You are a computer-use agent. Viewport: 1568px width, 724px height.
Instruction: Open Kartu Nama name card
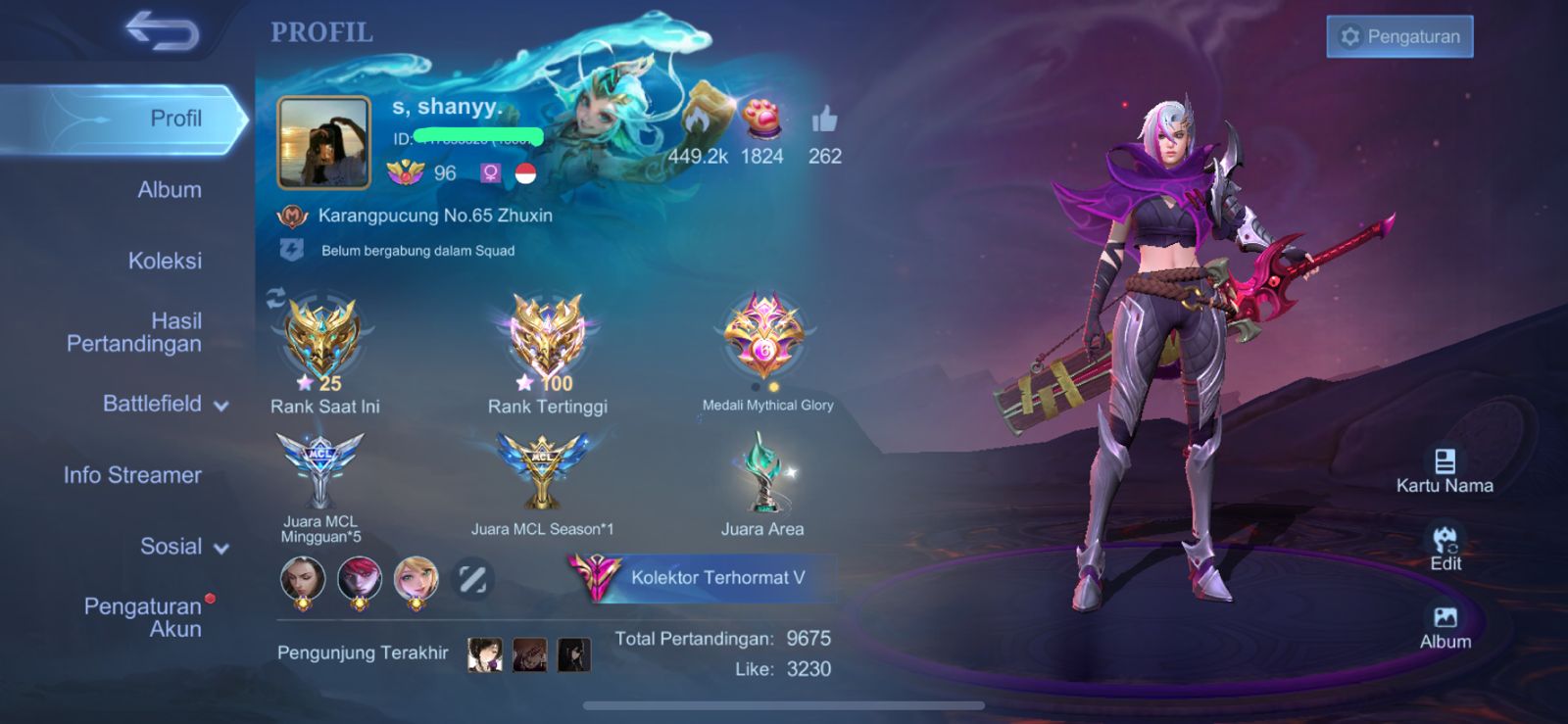coord(1445,471)
